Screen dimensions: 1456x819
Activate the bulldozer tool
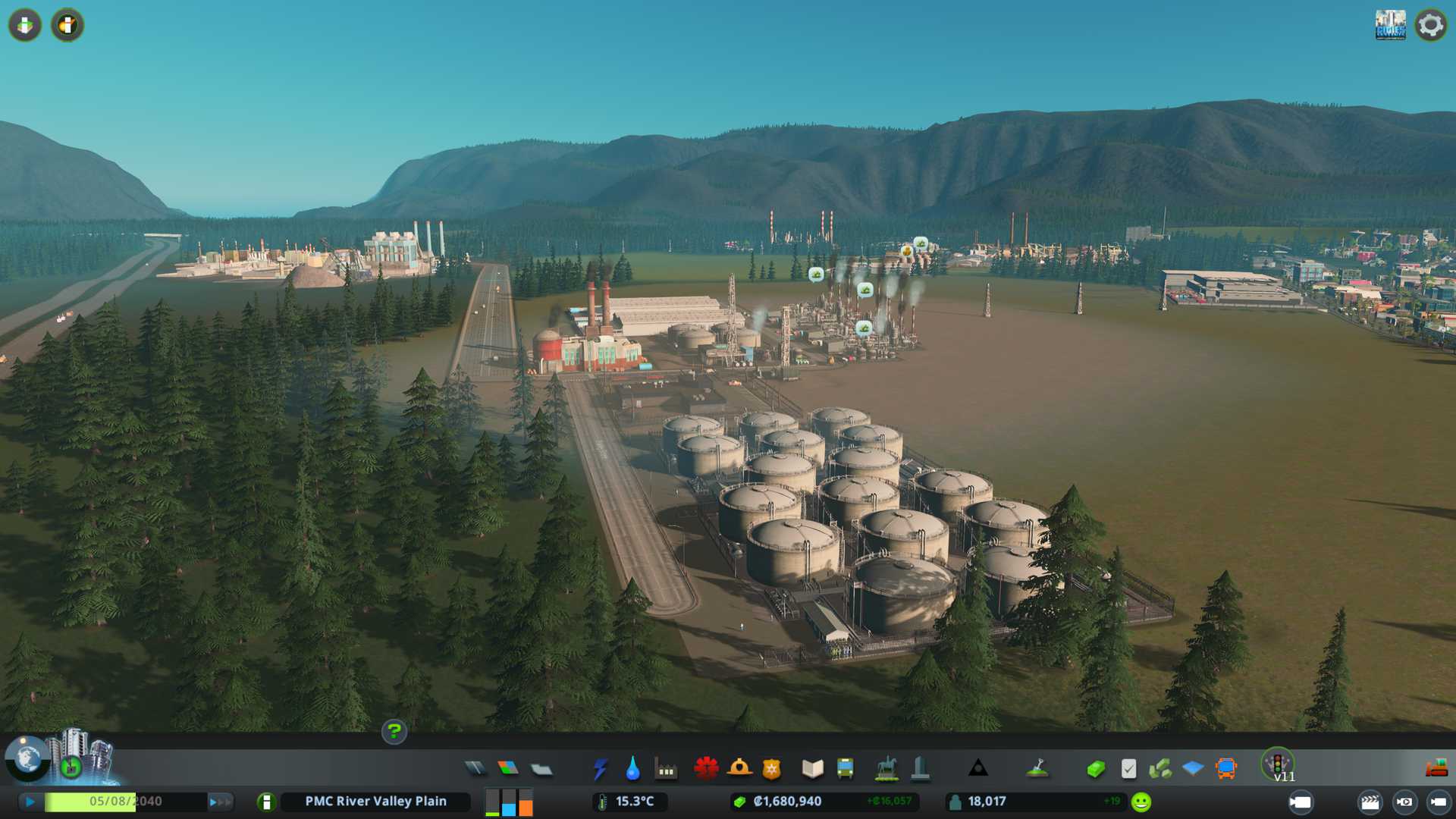click(1436, 769)
